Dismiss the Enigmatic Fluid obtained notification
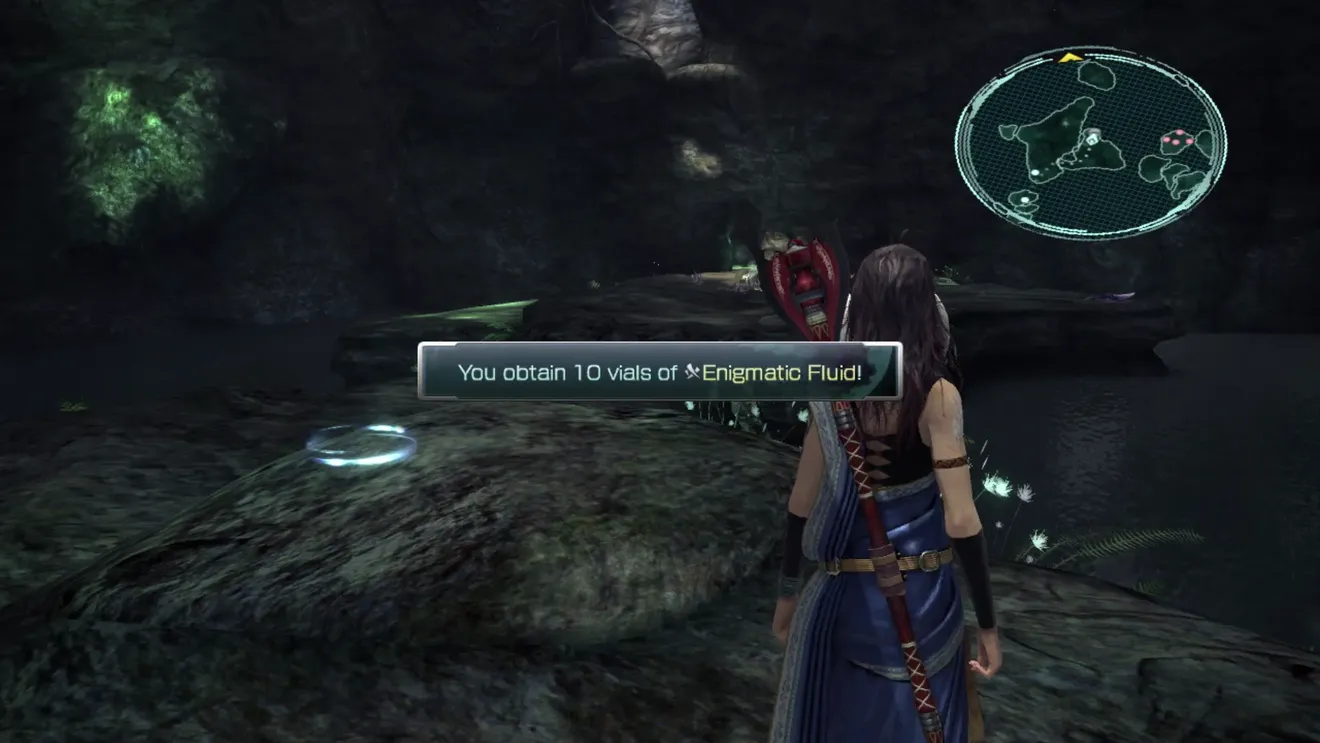The width and height of the screenshot is (1320, 743). pyautogui.click(x=660, y=372)
